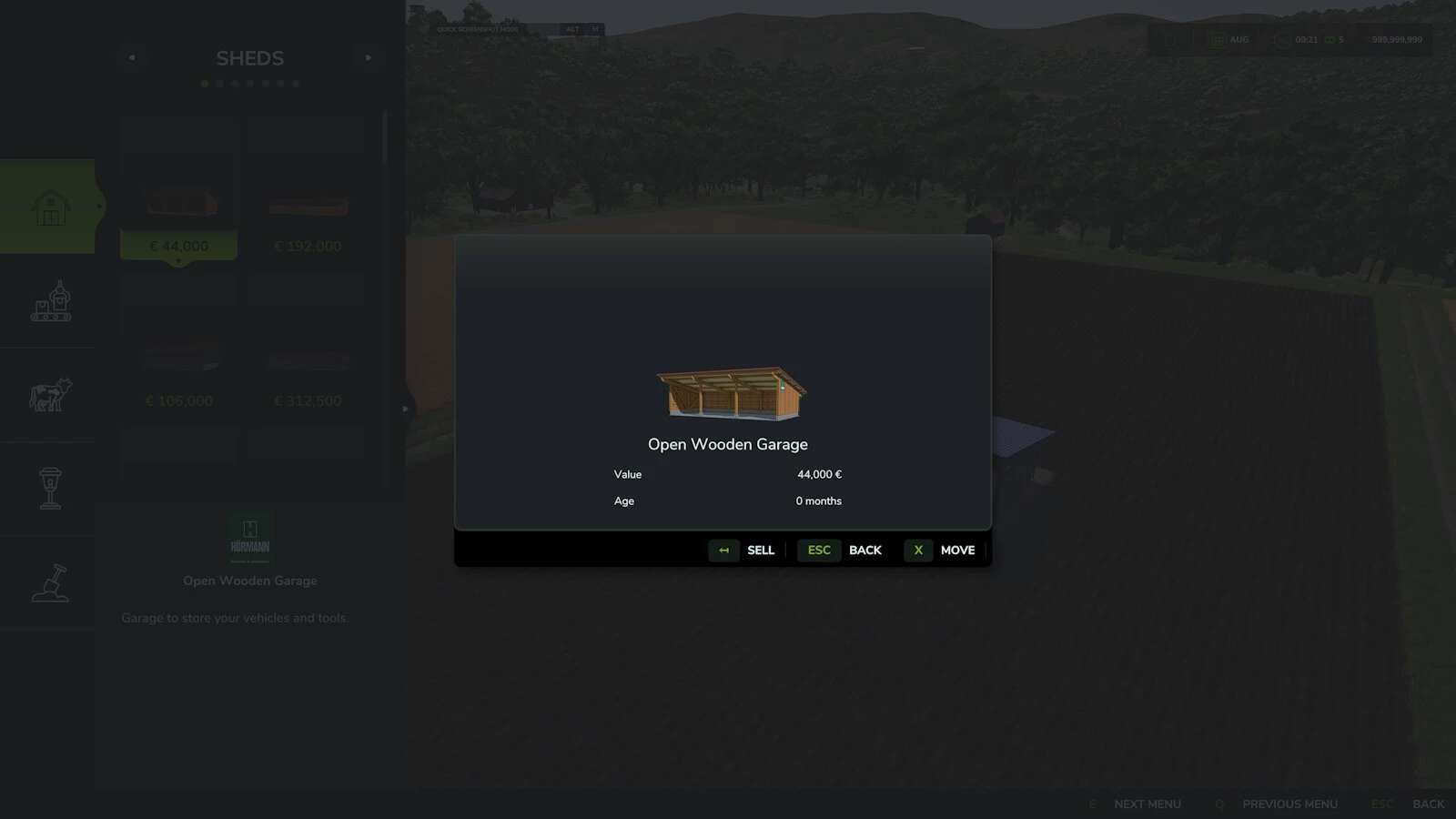Click the calendar icon showing AUG
1456x819 pixels.
tap(1217, 39)
